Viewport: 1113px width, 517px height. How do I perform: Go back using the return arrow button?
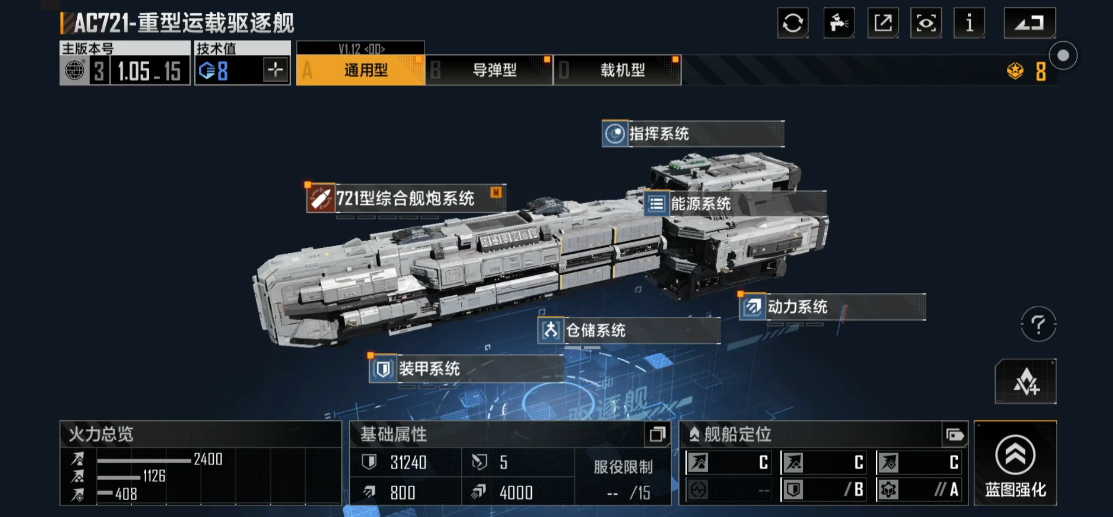click(1029, 22)
